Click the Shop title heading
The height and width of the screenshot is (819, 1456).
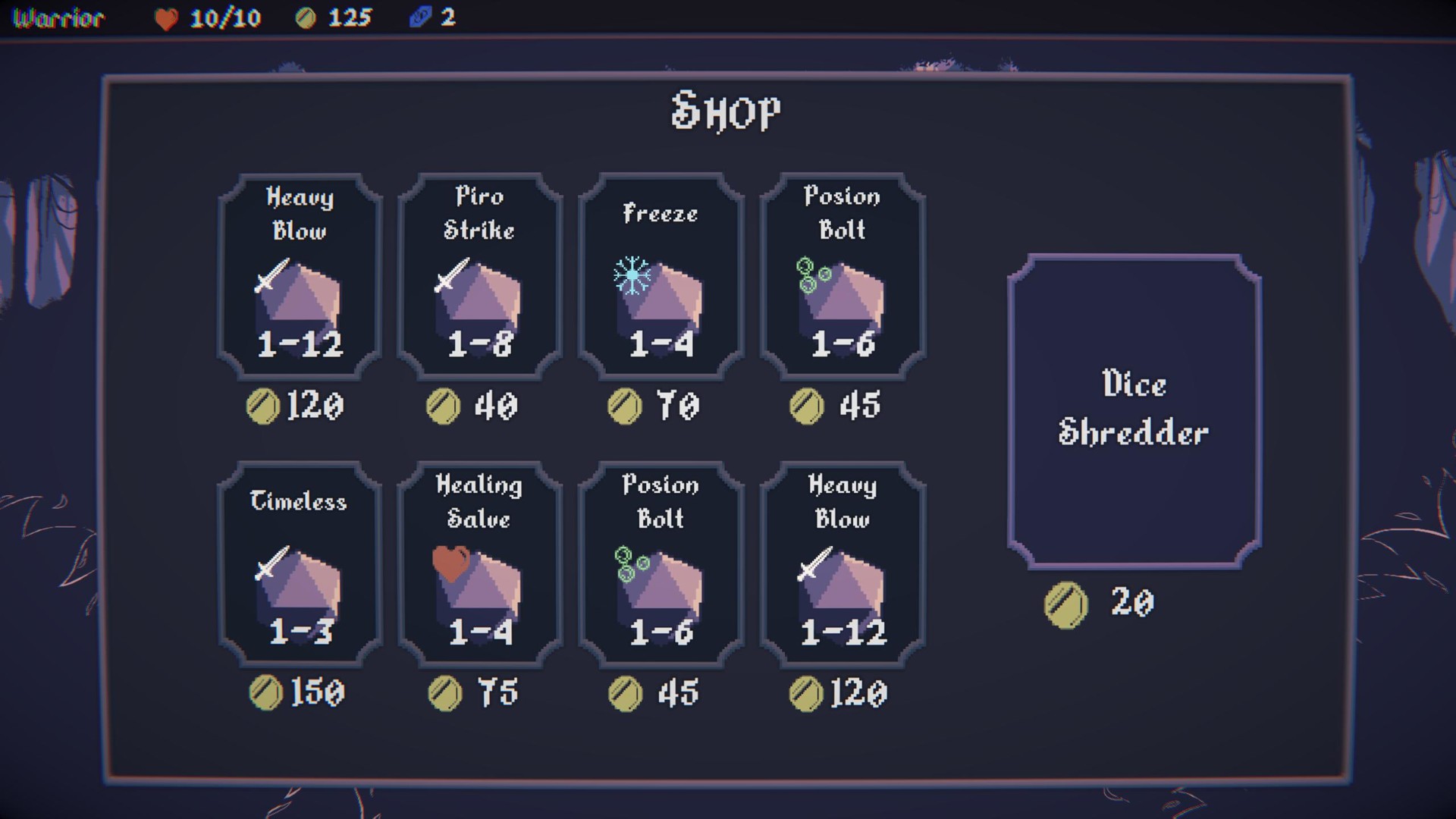coord(726,112)
